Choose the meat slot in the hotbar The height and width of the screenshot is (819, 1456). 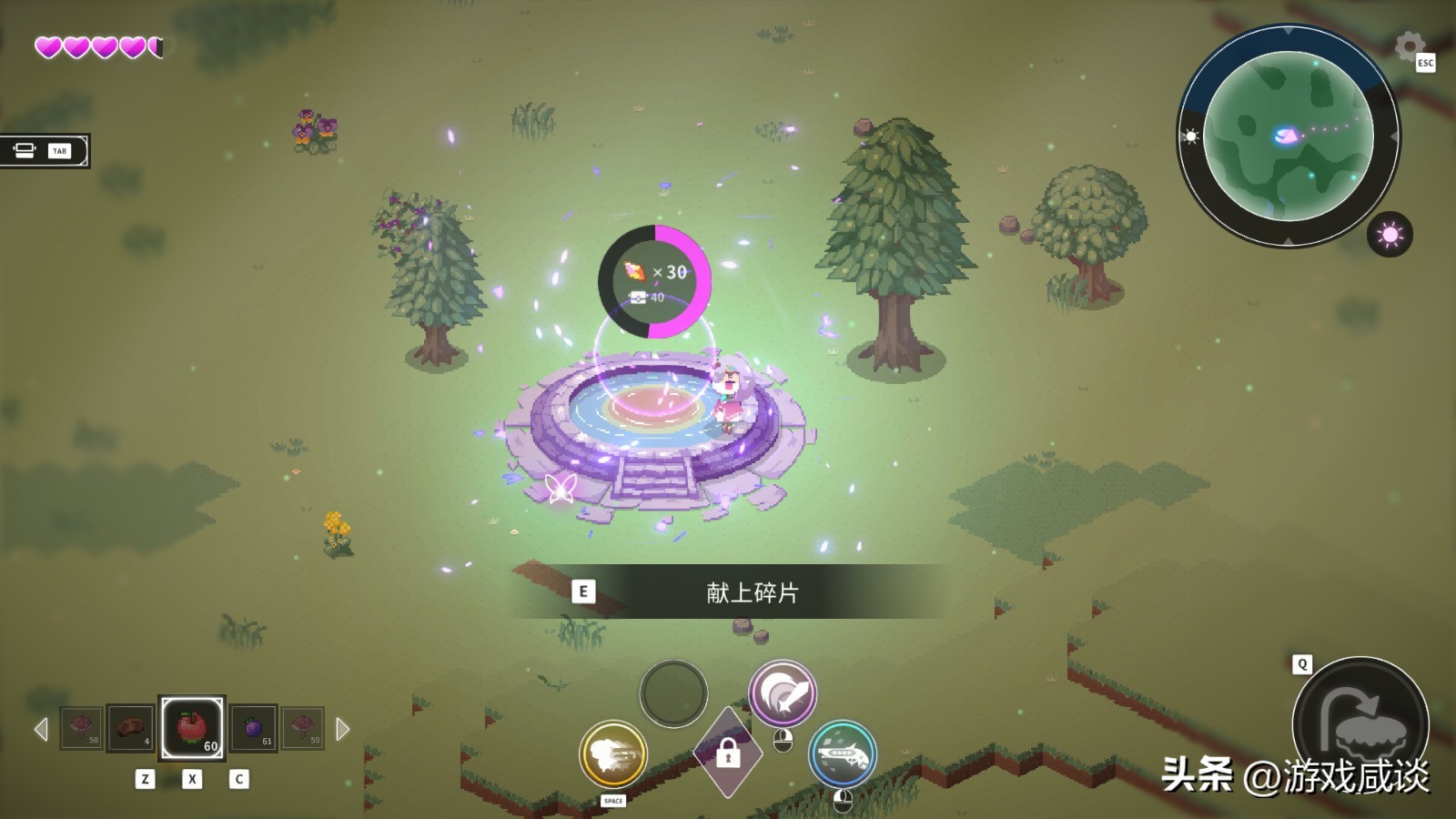pyautogui.click(x=129, y=728)
